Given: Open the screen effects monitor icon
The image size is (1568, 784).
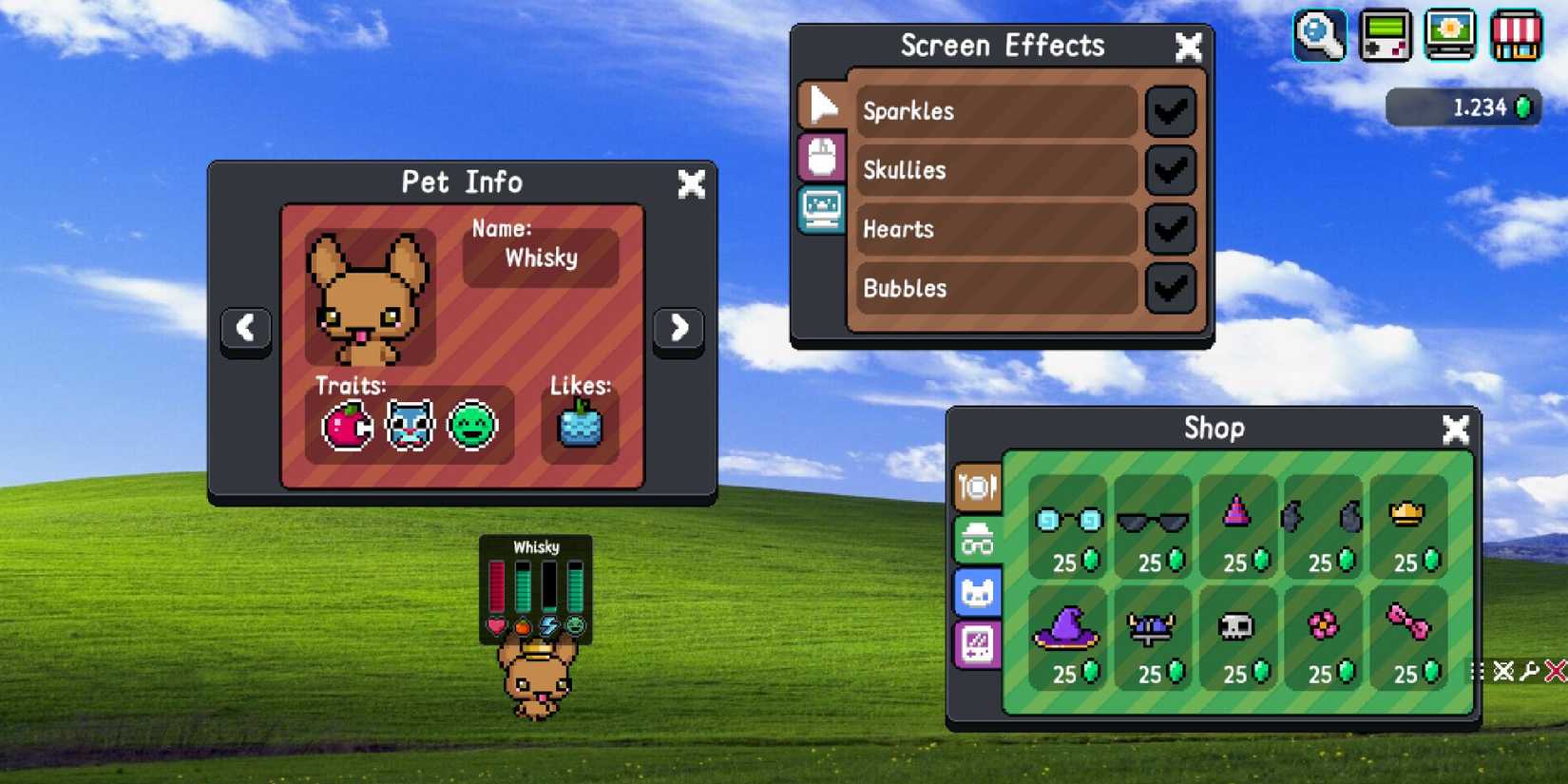Looking at the screenshot, I should tap(1451, 36).
